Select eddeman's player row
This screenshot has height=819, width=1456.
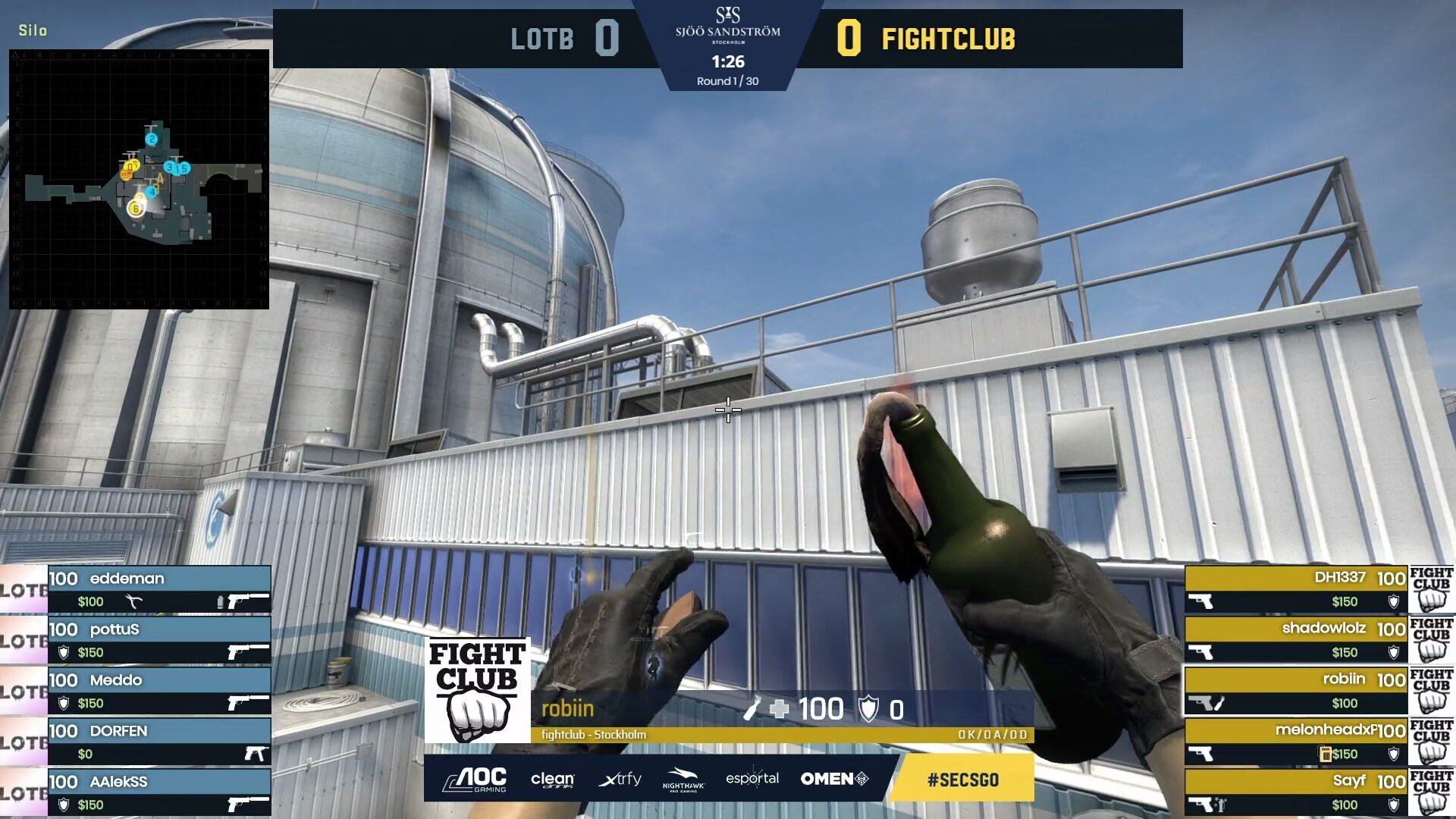tap(158, 589)
